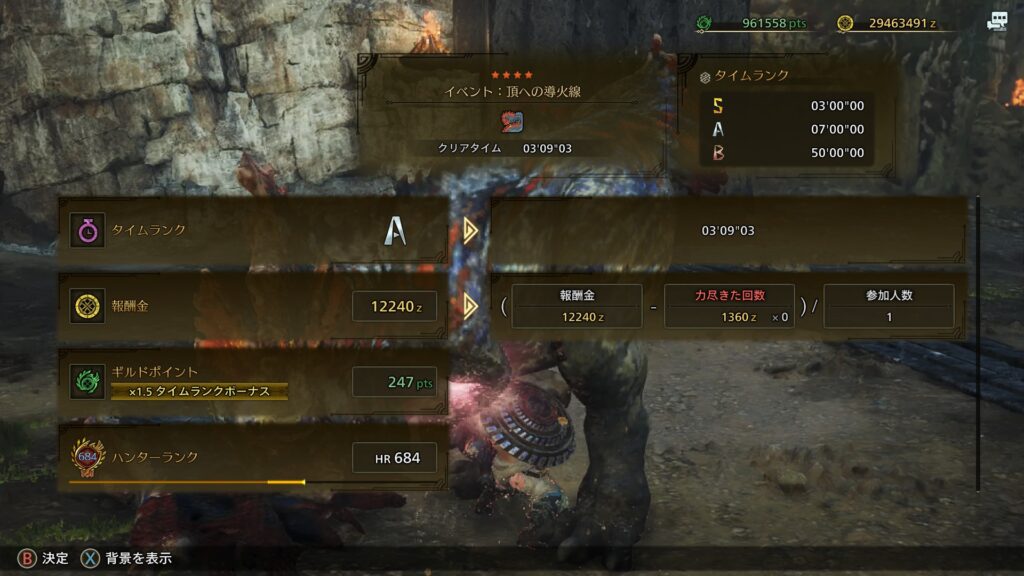Screen dimensions: 1024x576
Task: Select the 報酬金 reward money row
Action: (x=252, y=306)
